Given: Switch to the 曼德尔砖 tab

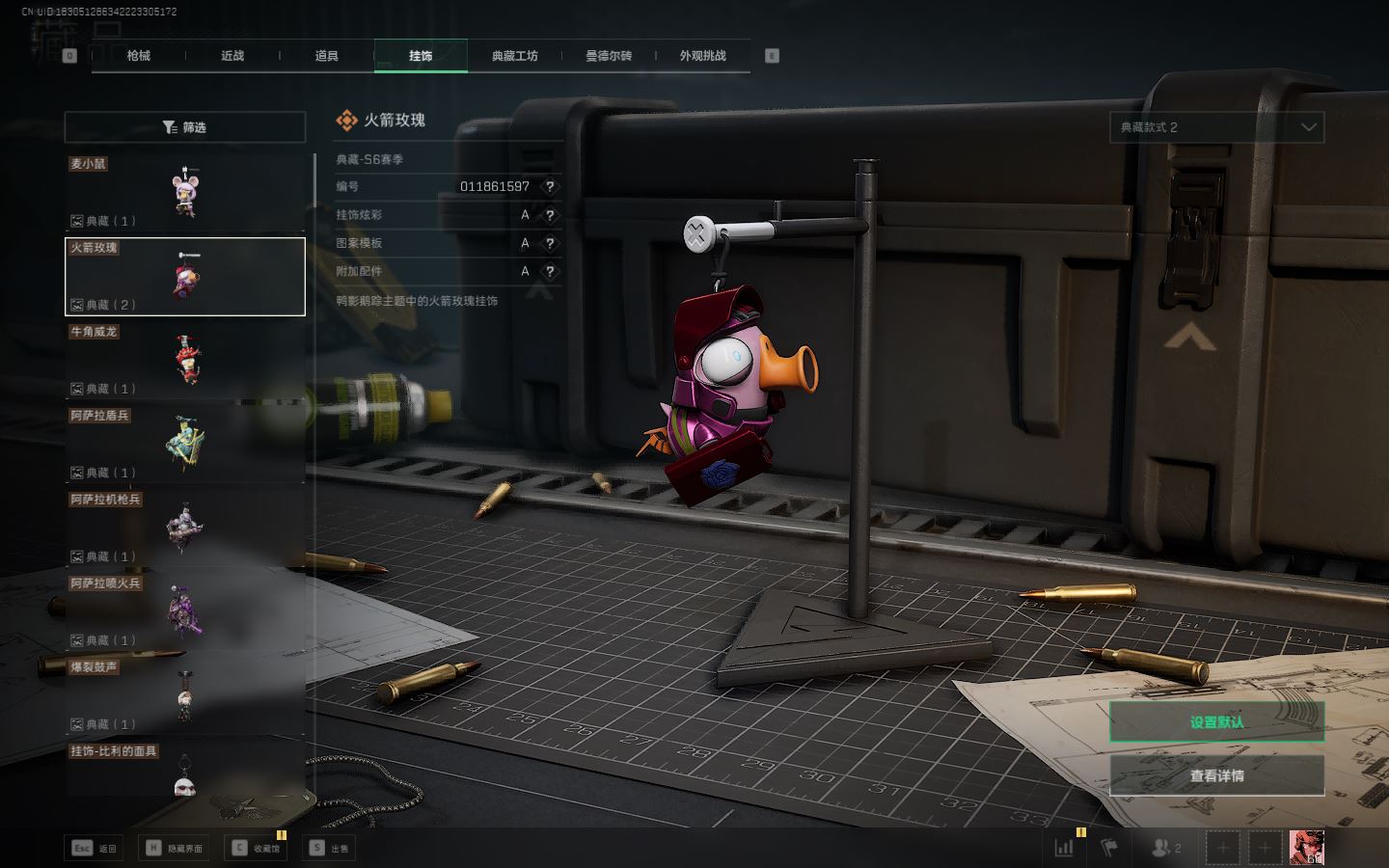Looking at the screenshot, I should pyautogui.click(x=609, y=56).
